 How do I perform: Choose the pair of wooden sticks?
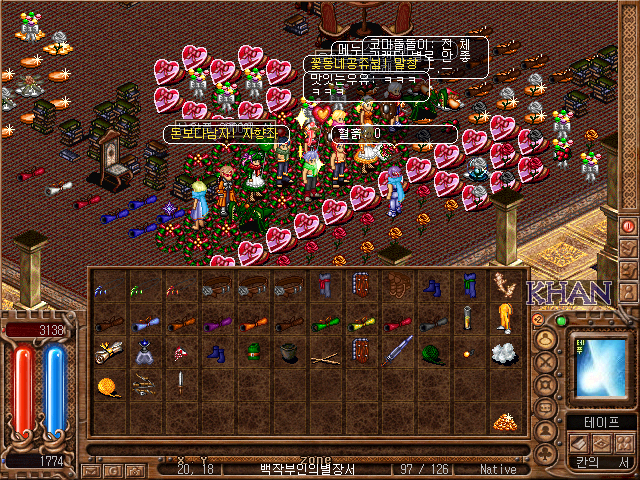pyautogui.click(x=324, y=356)
